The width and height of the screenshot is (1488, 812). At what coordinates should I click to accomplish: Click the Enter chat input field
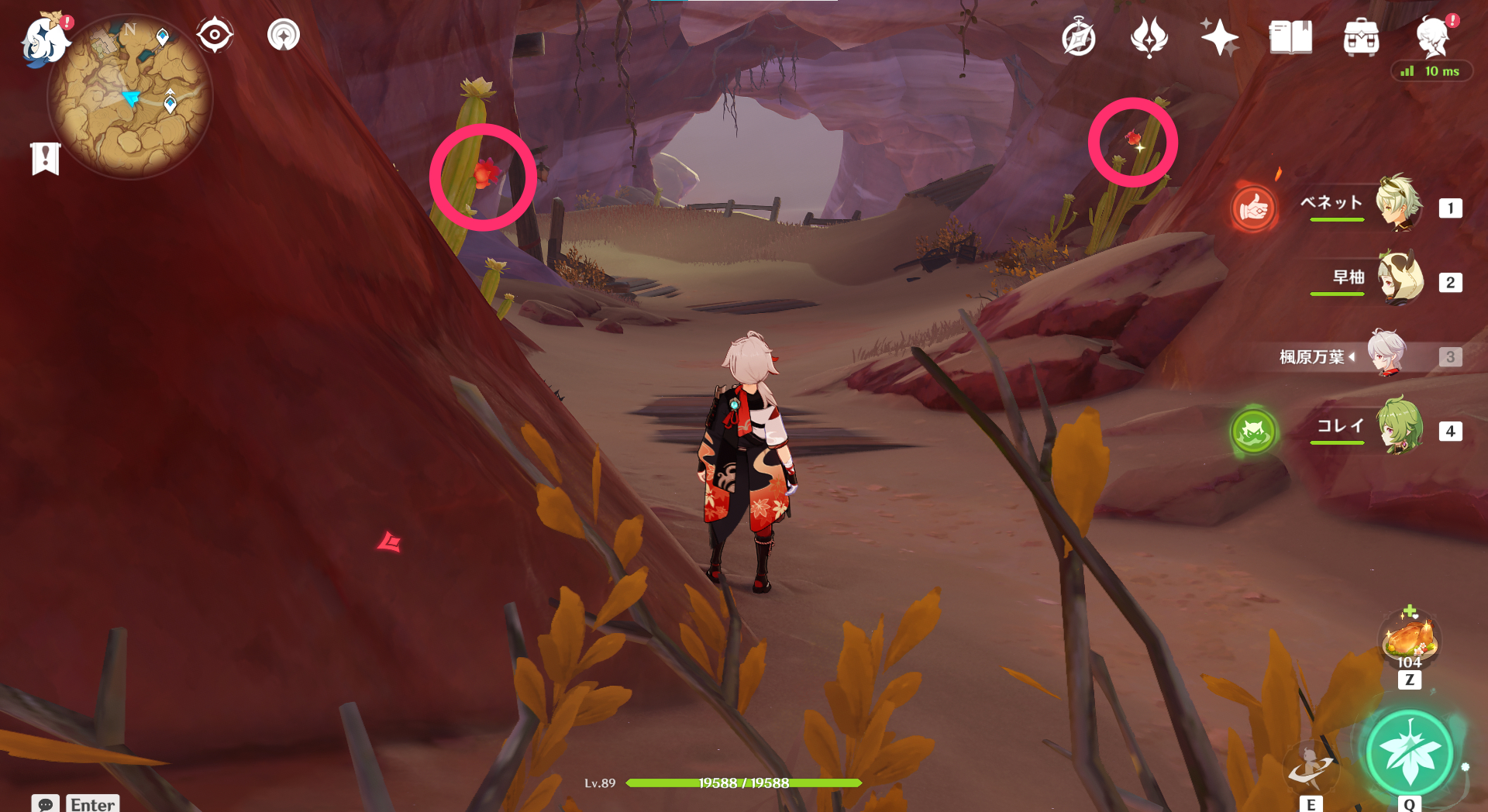coord(93,806)
